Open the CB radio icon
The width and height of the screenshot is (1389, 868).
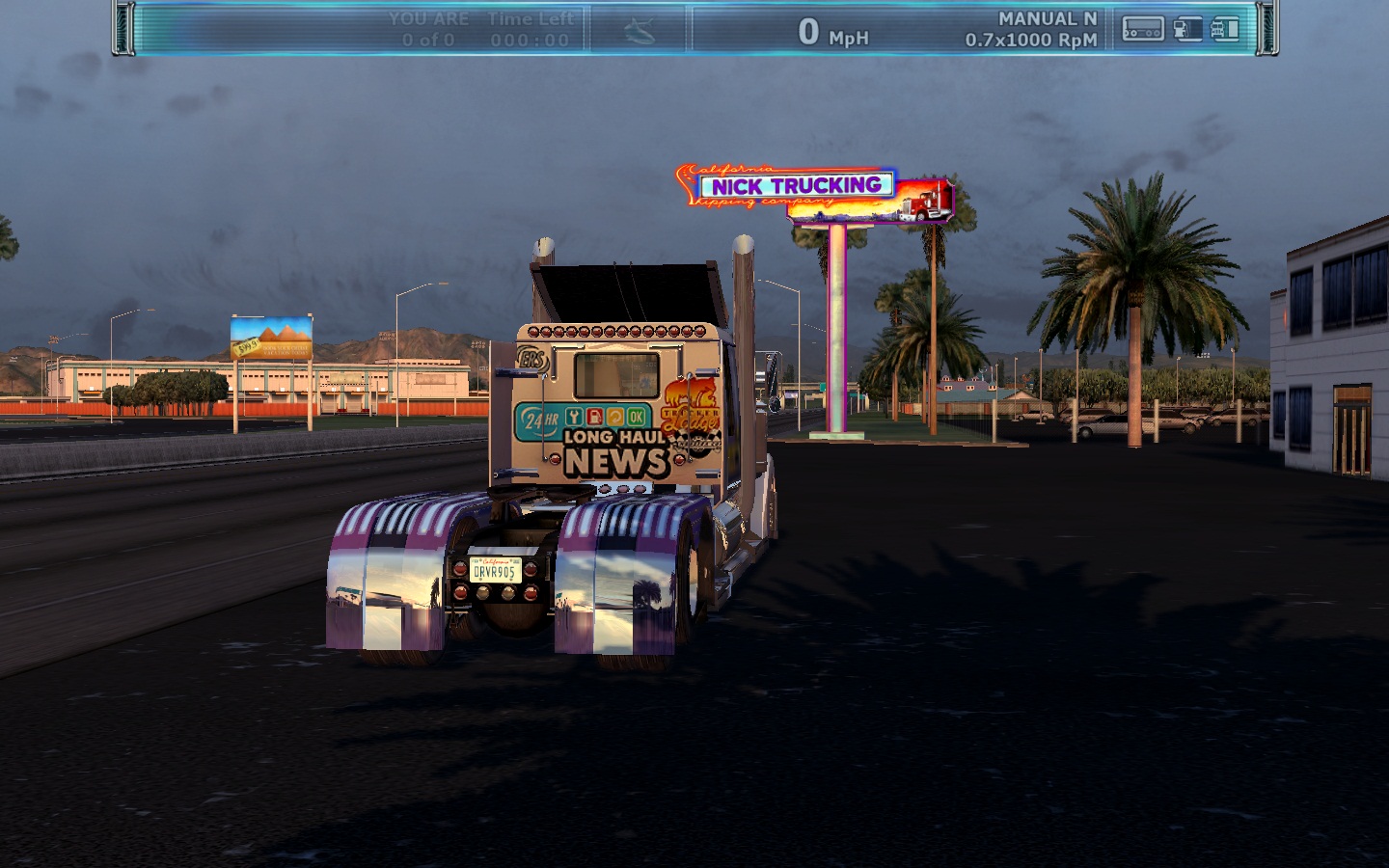[x=1142, y=31]
